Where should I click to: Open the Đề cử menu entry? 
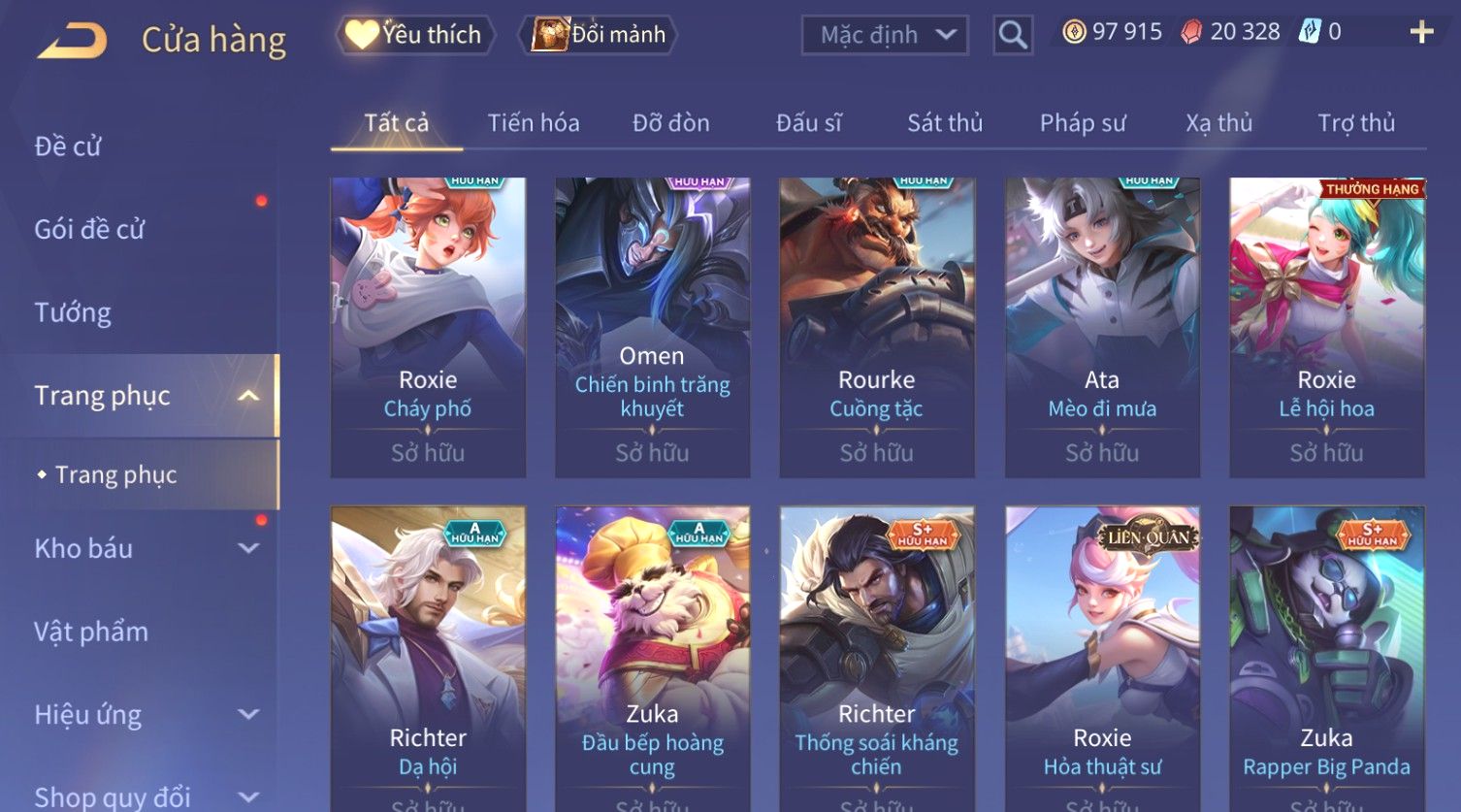click(68, 146)
